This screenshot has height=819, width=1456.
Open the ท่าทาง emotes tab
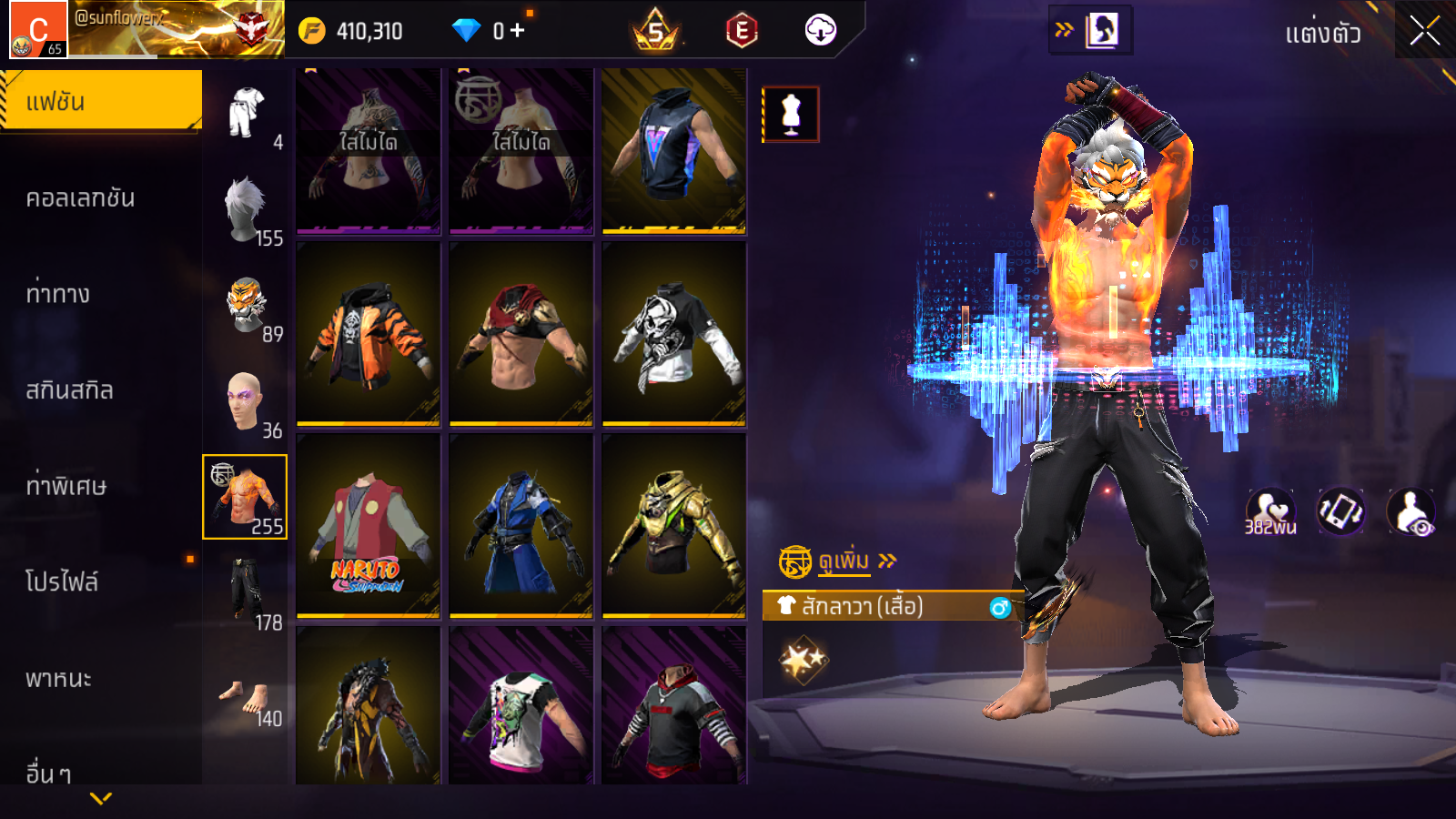tap(57, 294)
